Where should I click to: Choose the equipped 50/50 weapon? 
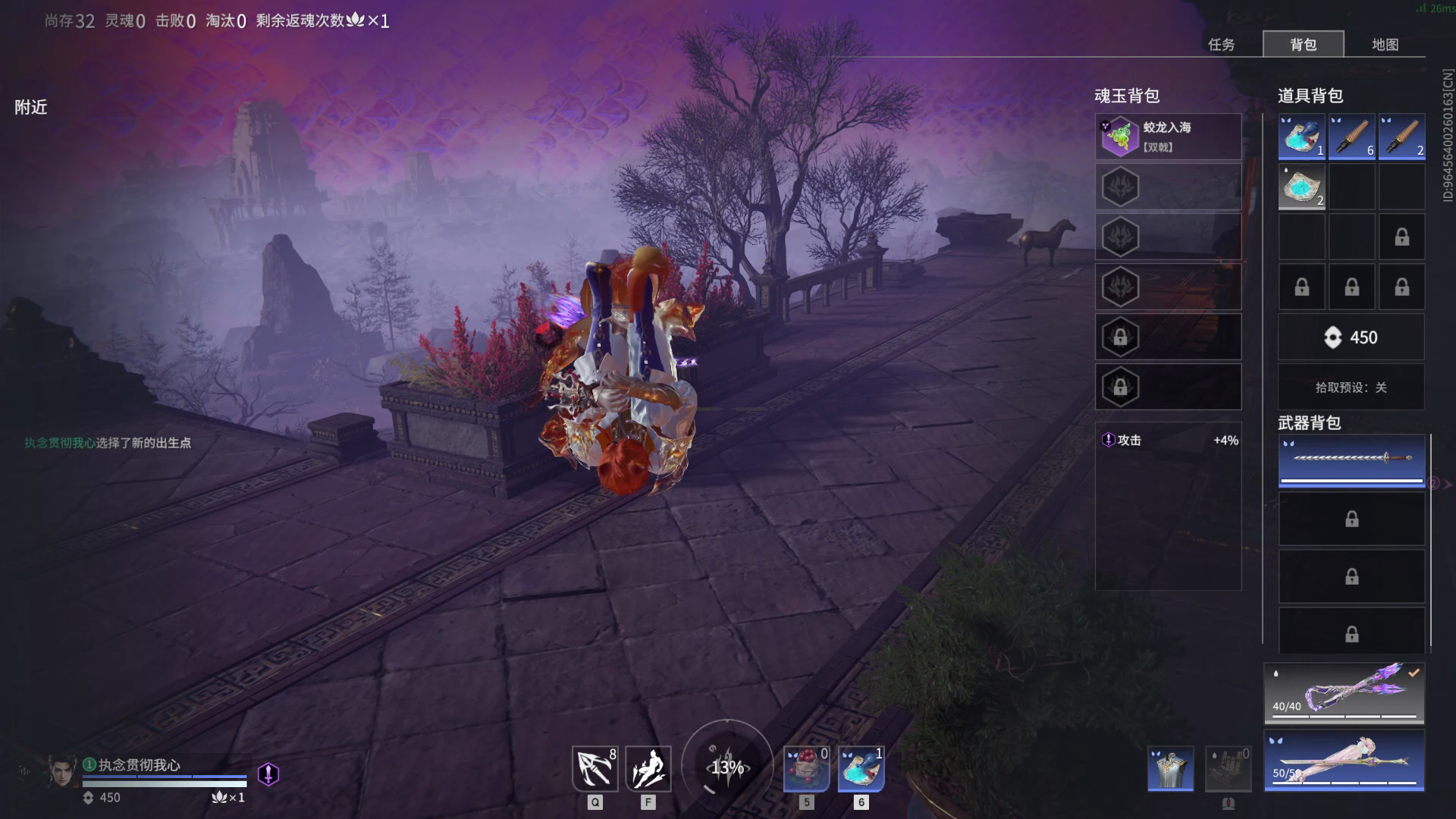(x=1344, y=761)
